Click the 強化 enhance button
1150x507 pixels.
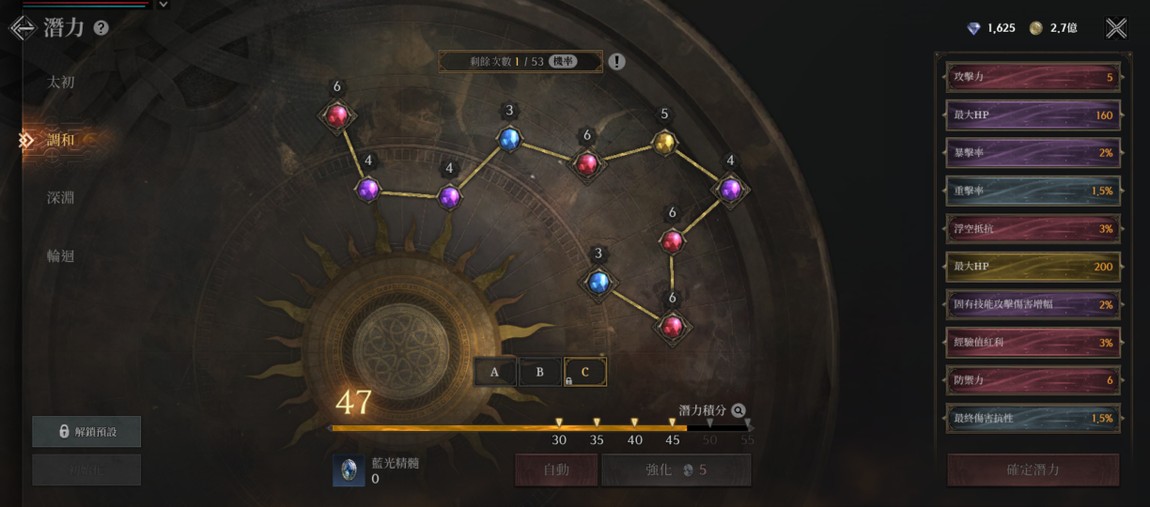tap(676, 469)
